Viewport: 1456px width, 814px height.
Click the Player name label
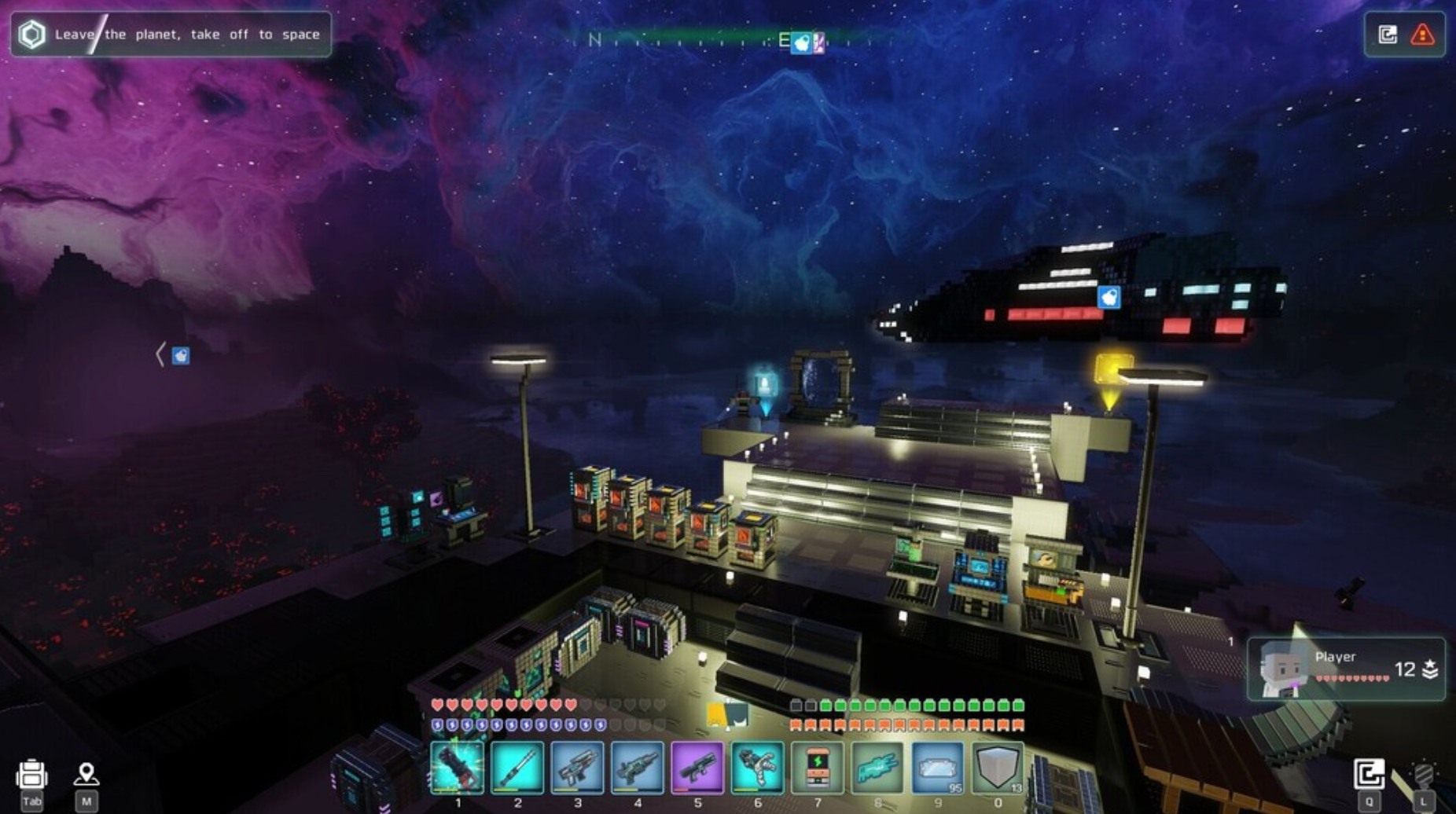(x=1337, y=656)
